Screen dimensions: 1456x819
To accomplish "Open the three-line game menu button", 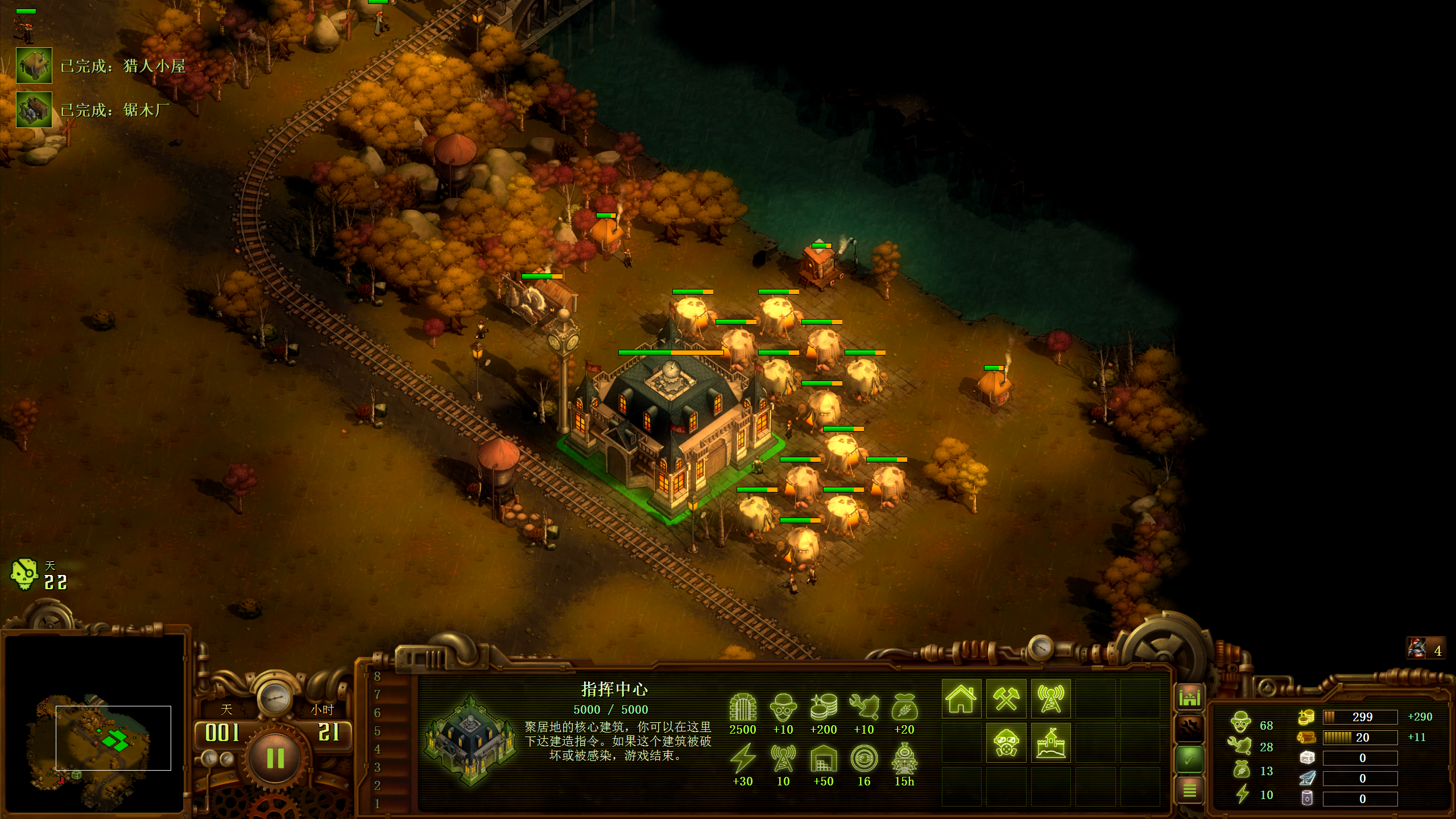I will click(1189, 789).
